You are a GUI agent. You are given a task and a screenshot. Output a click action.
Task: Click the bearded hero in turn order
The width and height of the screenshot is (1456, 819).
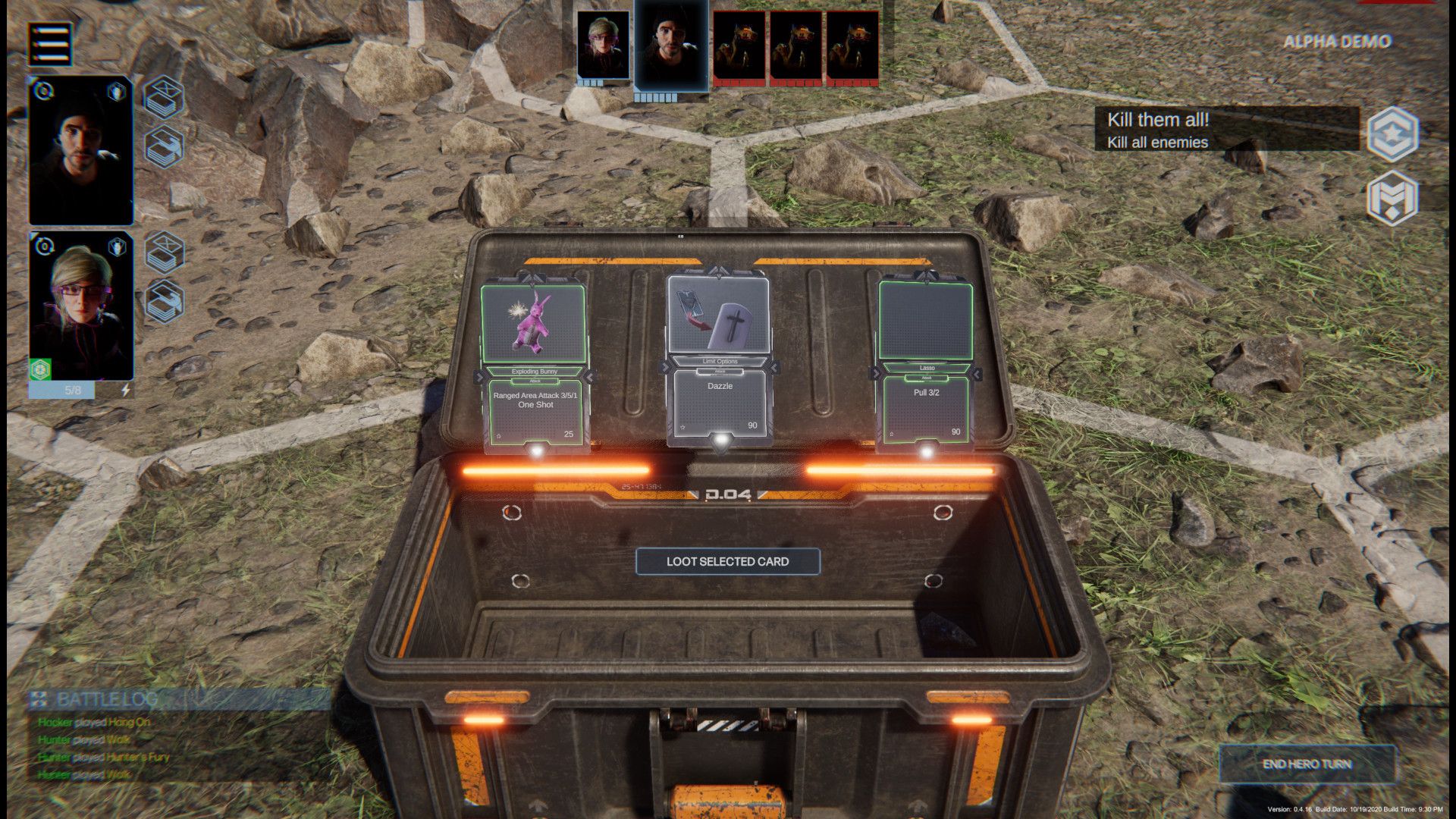click(671, 45)
